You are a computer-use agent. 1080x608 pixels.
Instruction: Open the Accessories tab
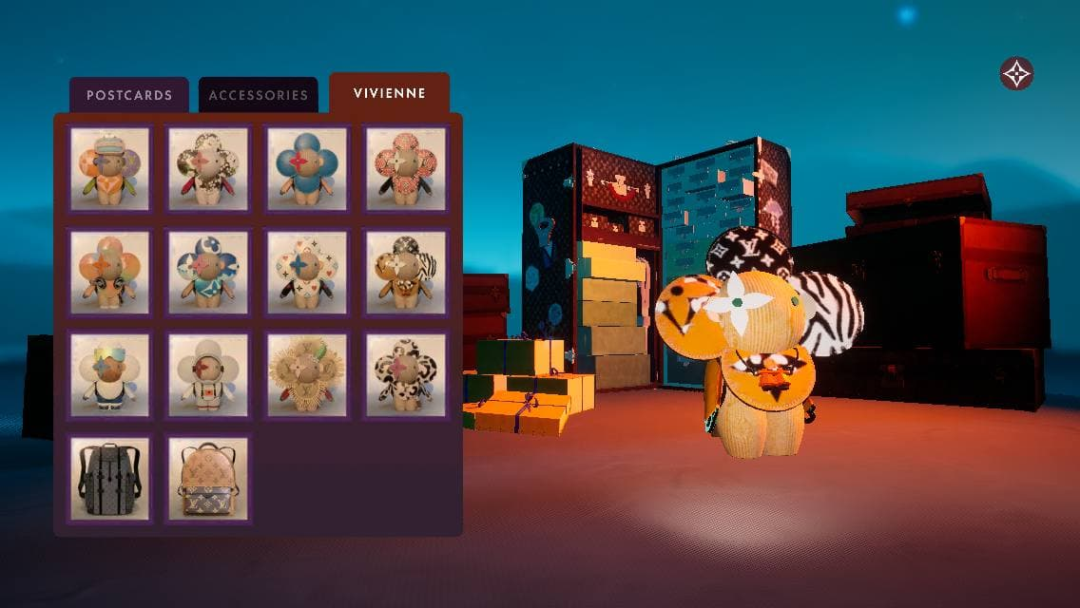[x=258, y=96]
